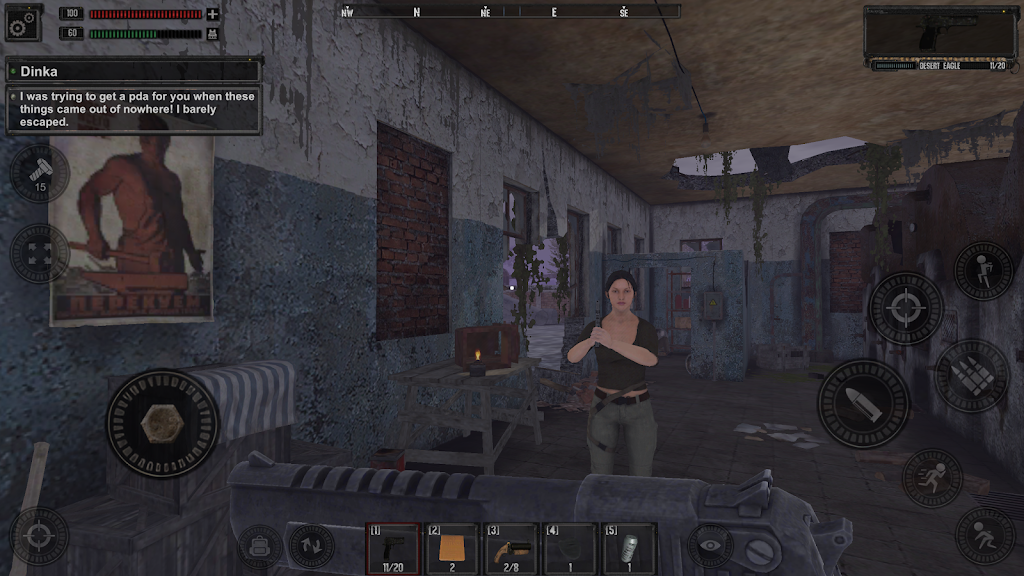Screen dimensions: 1024x576
Task: Select the grenade in slot 5
Action: (x=629, y=548)
